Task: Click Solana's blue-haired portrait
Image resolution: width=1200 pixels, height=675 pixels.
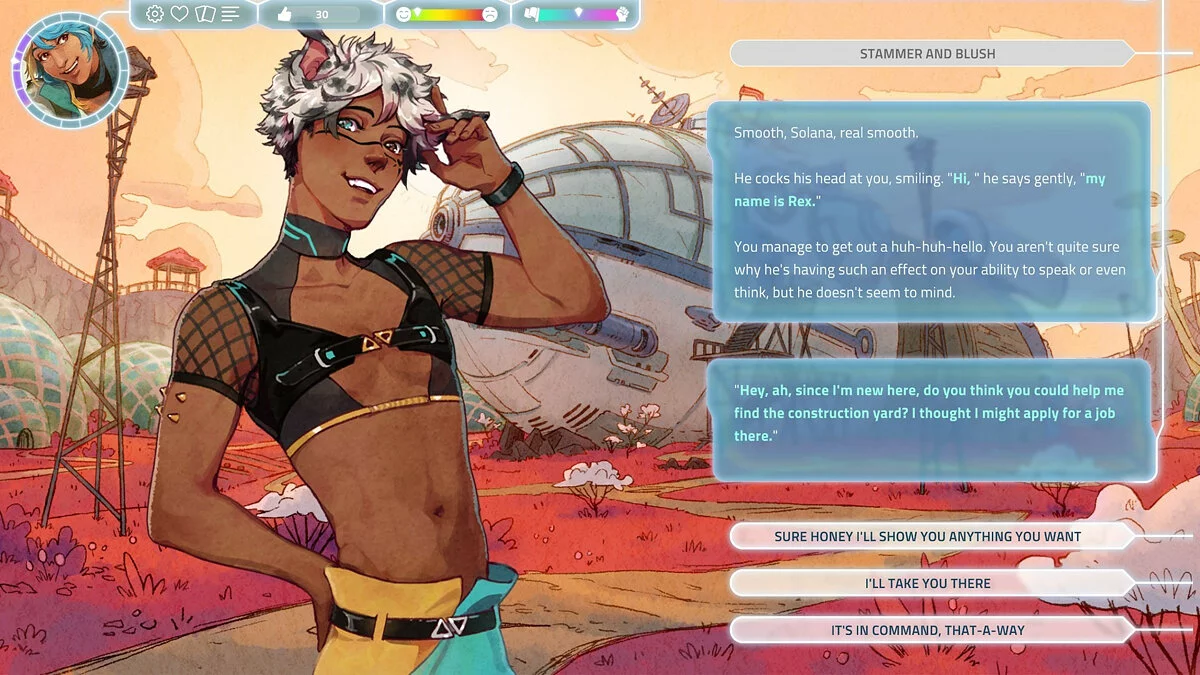Action: pyautogui.click(x=69, y=69)
